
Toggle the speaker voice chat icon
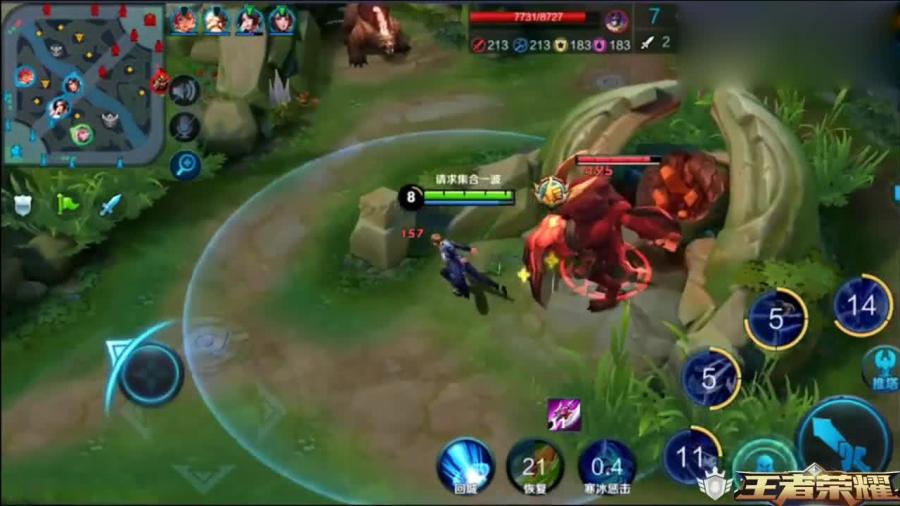[183, 90]
